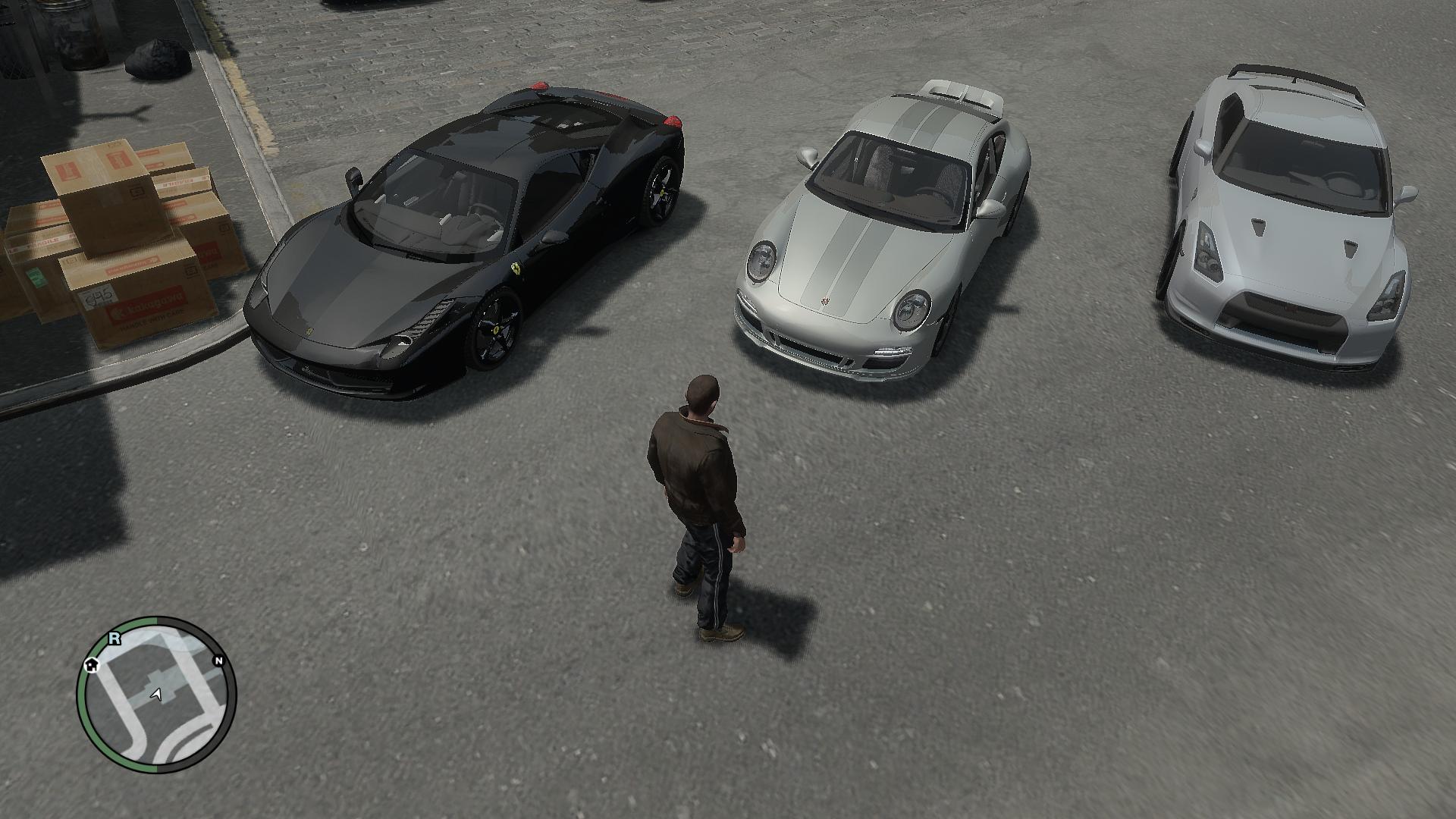Click the R ability letter above the radar
The height and width of the screenshot is (819, 1456).
114,639
